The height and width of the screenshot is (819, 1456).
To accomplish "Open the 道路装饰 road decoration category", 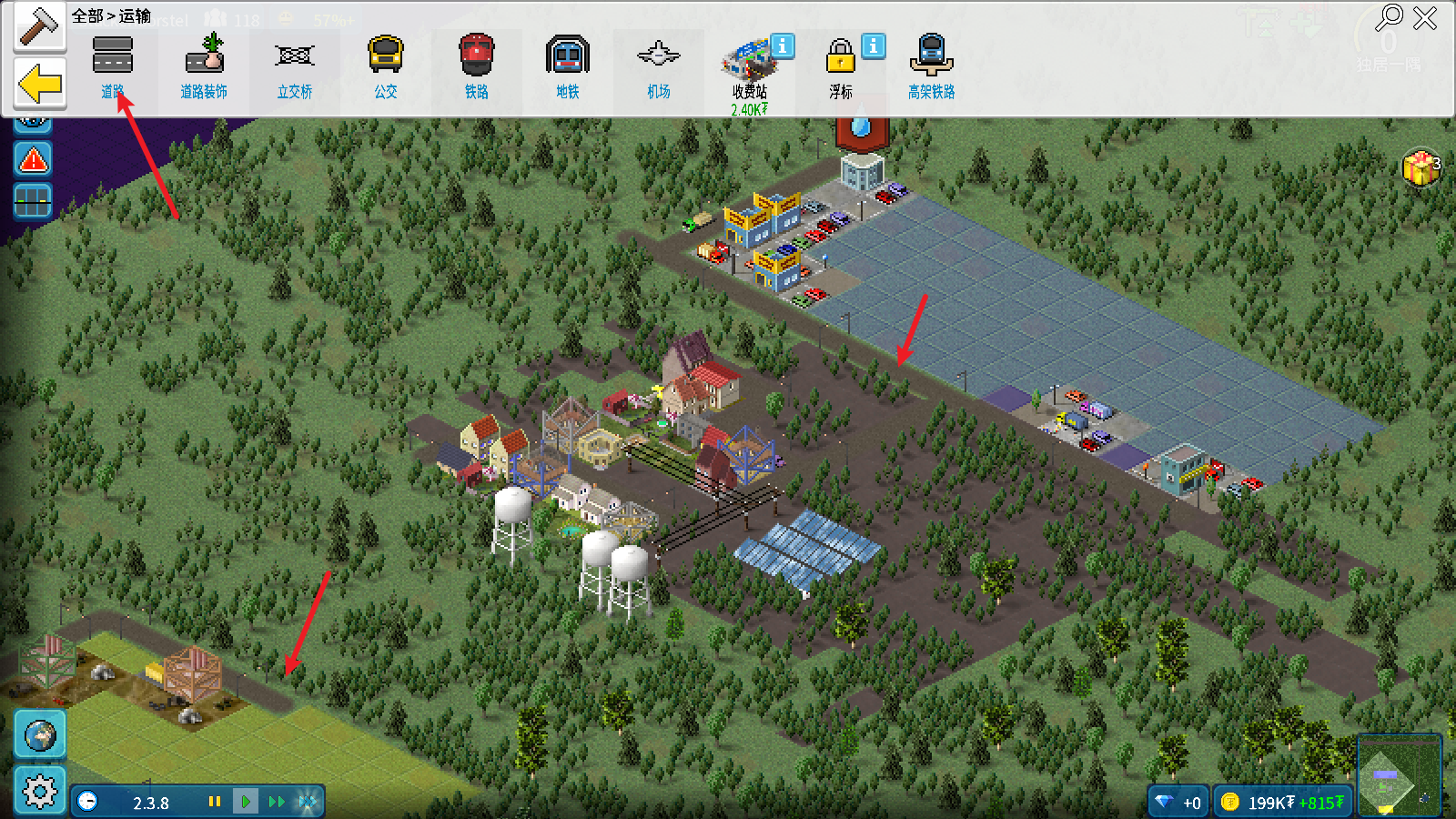I will (x=204, y=66).
